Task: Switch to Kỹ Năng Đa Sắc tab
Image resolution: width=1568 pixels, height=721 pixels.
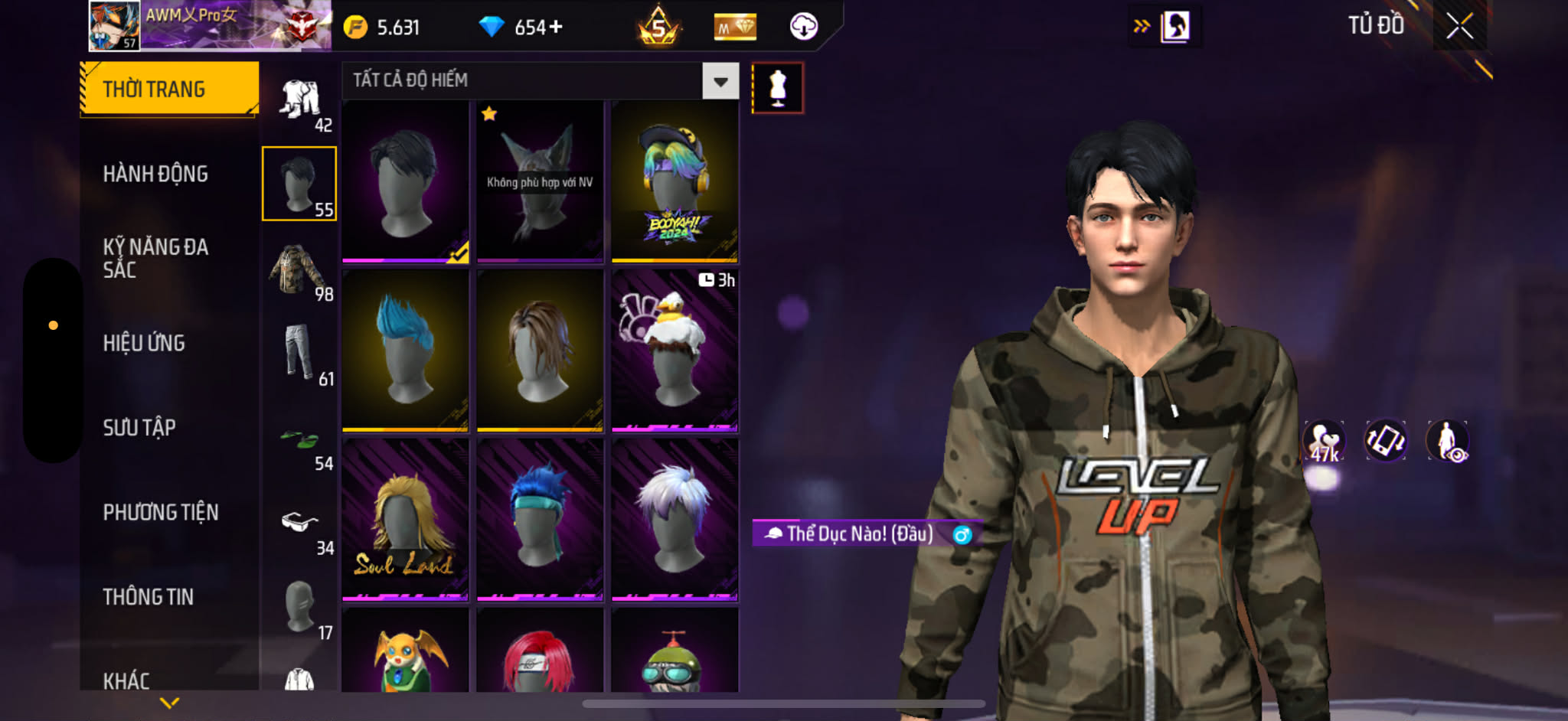Action: 155,258
